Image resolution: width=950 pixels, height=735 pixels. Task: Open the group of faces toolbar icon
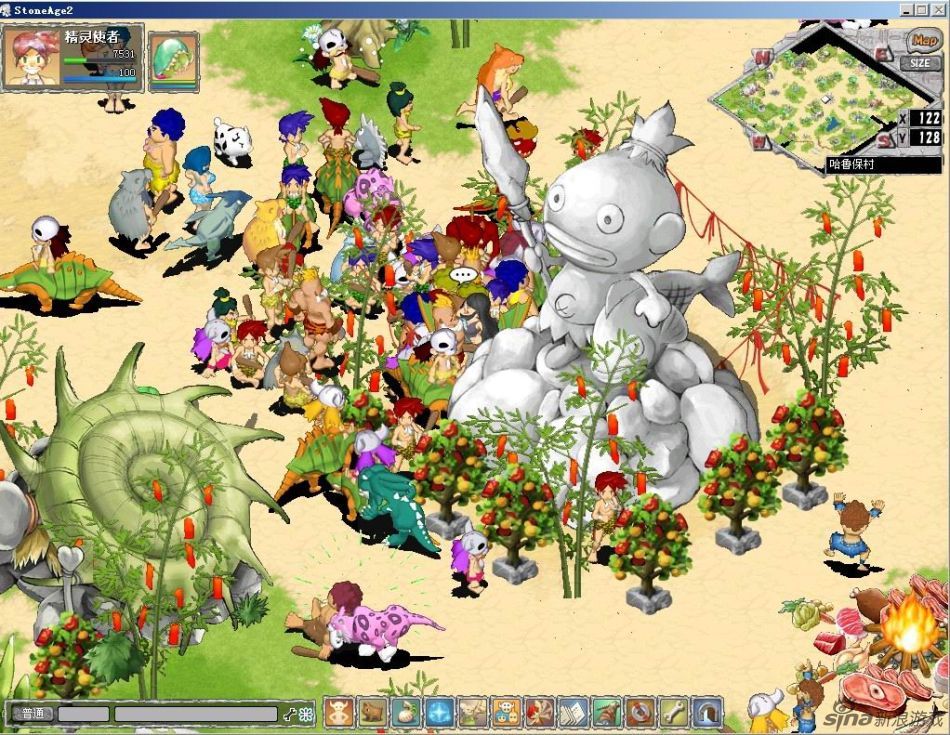(x=507, y=712)
